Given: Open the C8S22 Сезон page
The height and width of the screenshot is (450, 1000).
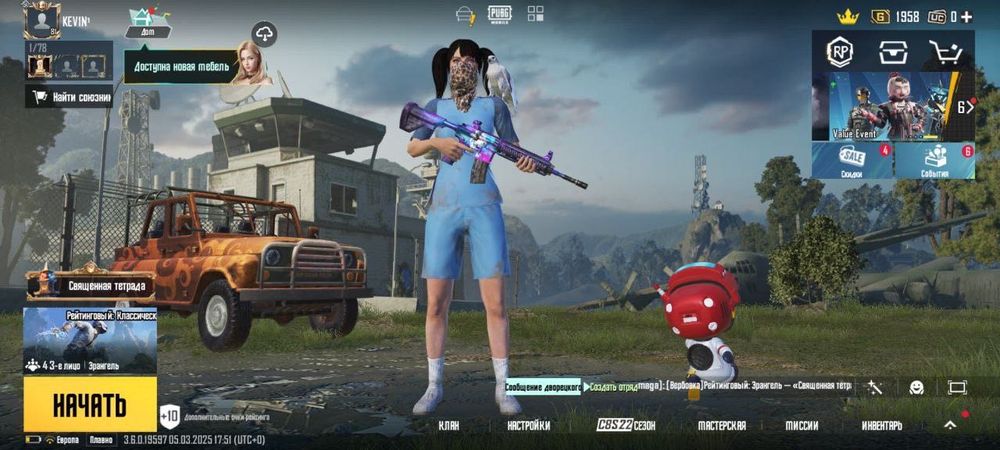Looking at the screenshot, I should [626, 425].
